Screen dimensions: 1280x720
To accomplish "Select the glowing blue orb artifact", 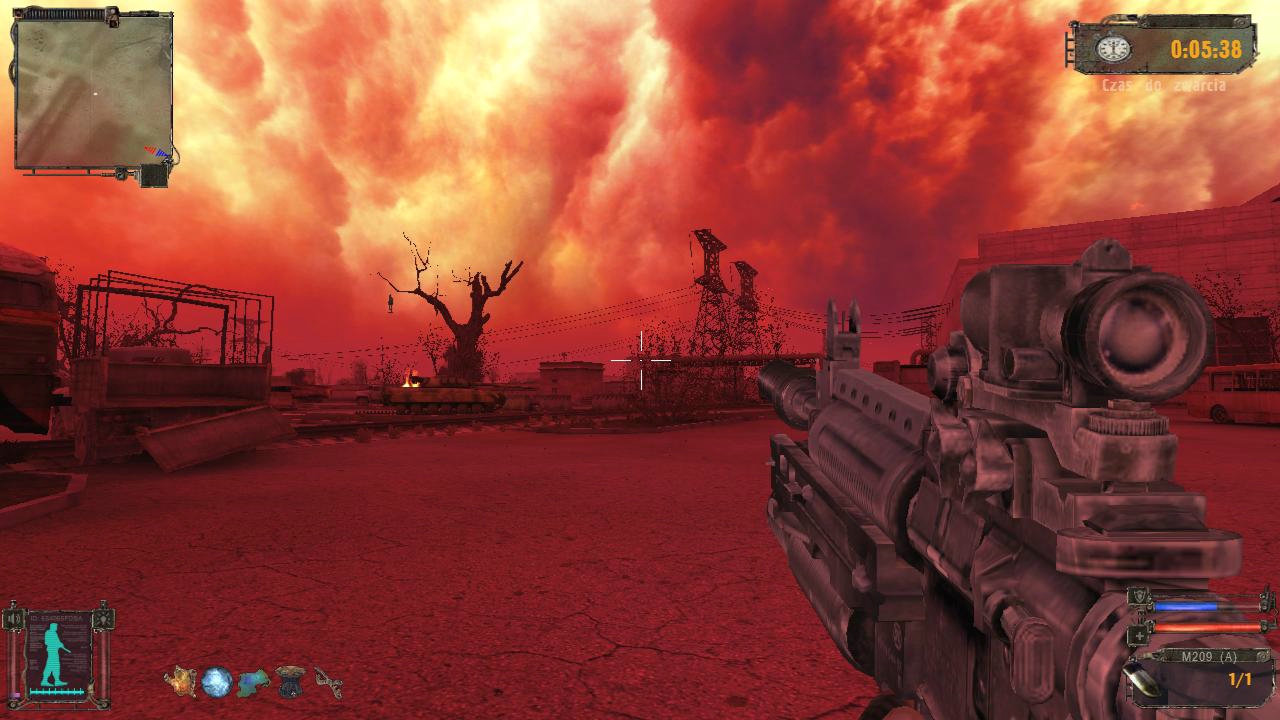I will (217, 682).
